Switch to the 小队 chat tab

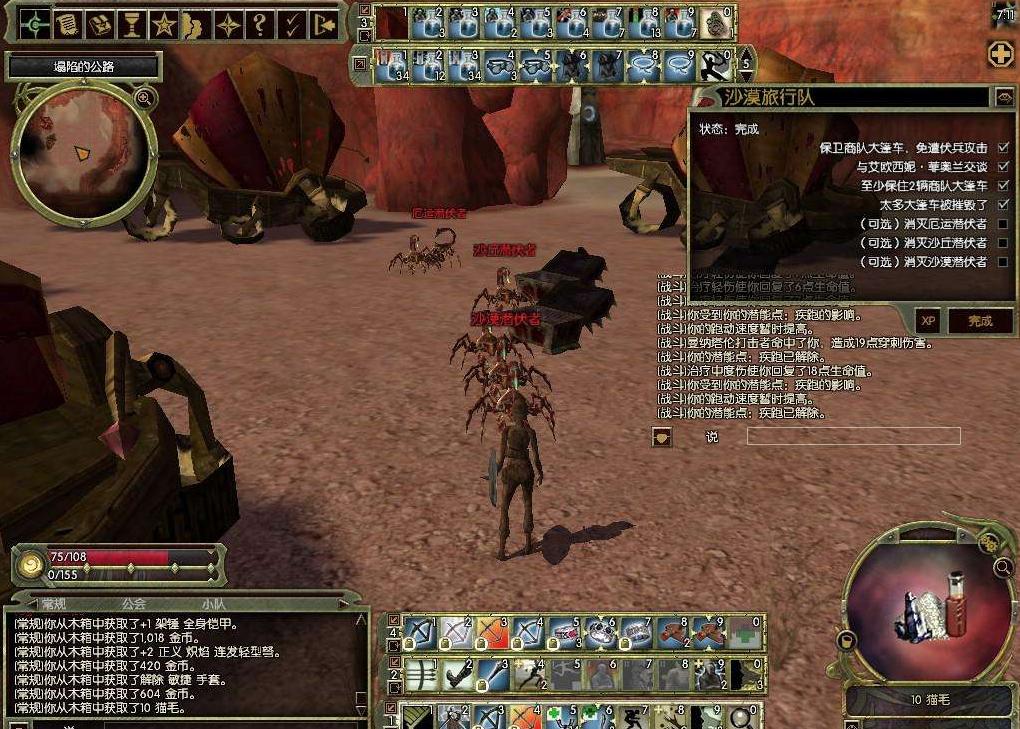point(212,604)
